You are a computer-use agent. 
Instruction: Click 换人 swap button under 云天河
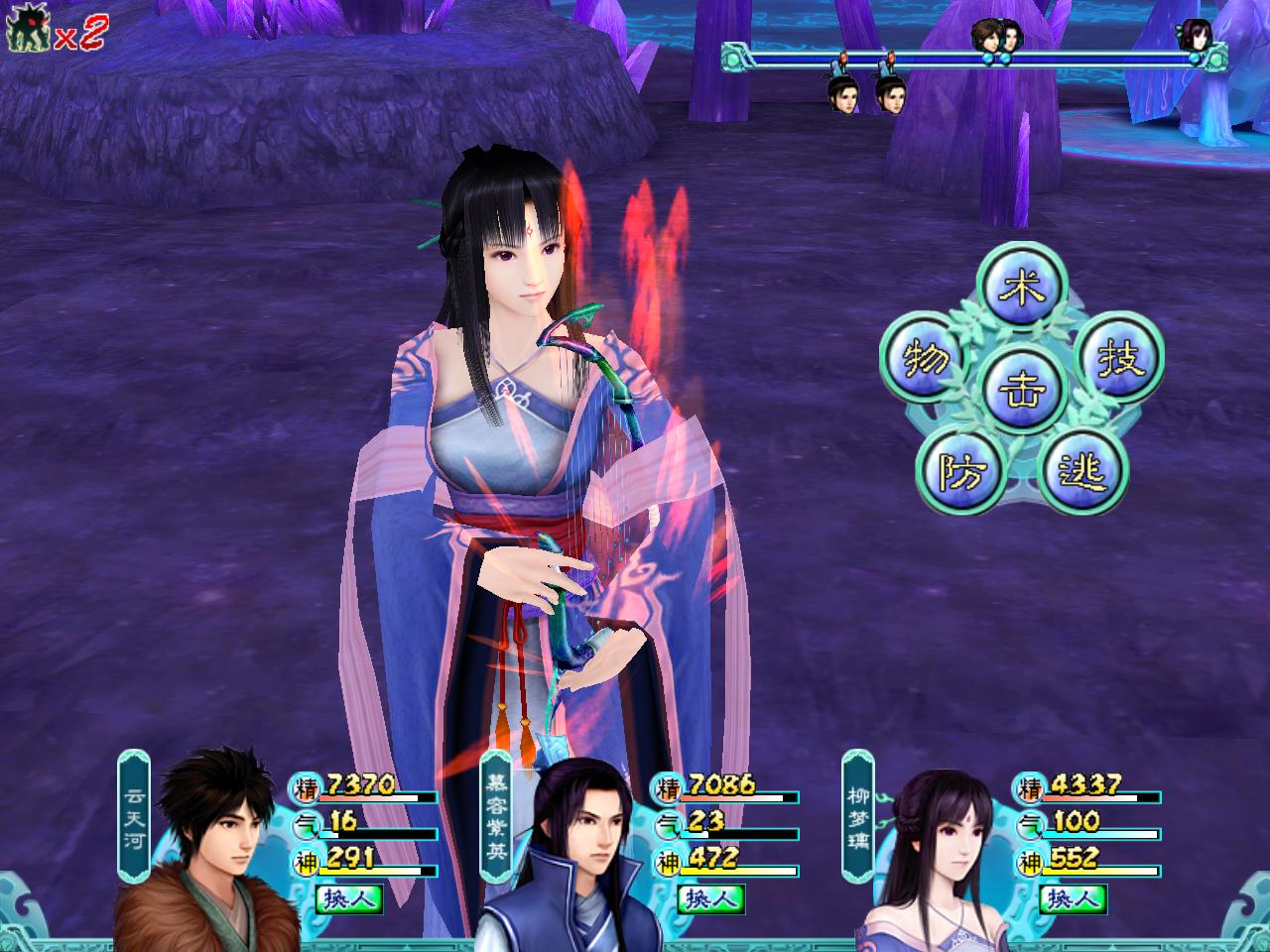coord(349,899)
